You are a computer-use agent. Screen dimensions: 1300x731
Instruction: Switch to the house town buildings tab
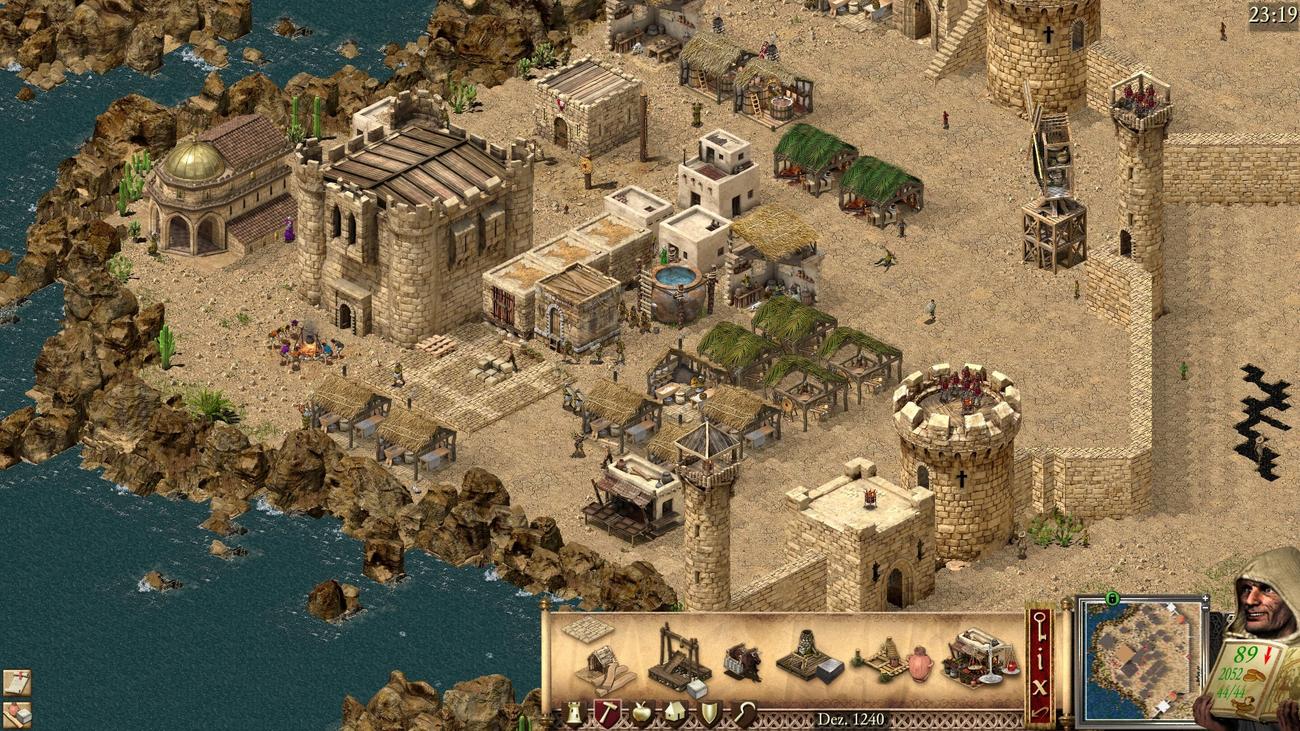pos(673,713)
